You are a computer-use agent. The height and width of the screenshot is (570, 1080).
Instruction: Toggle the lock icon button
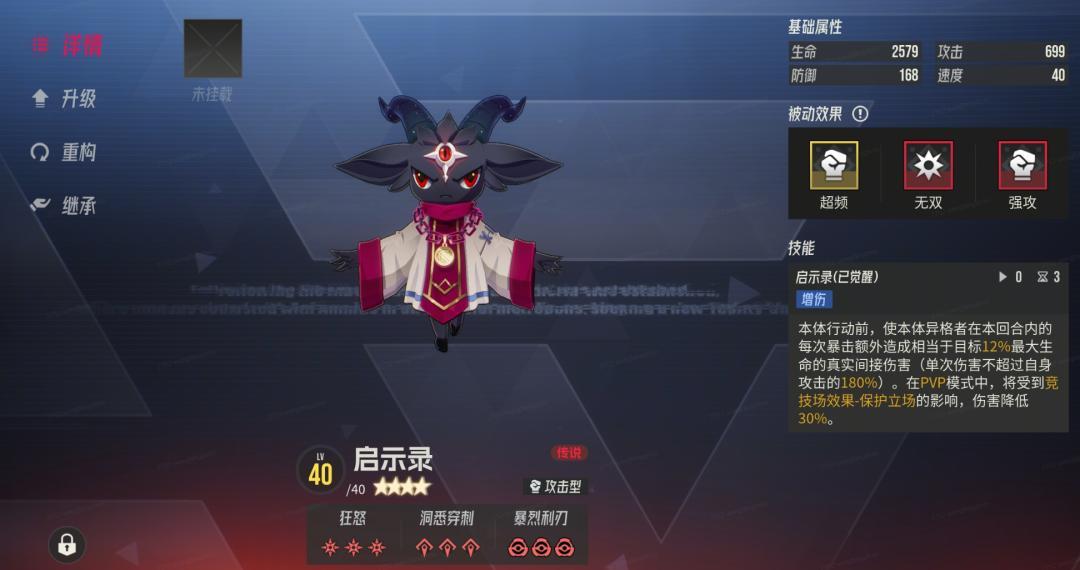click(67, 544)
